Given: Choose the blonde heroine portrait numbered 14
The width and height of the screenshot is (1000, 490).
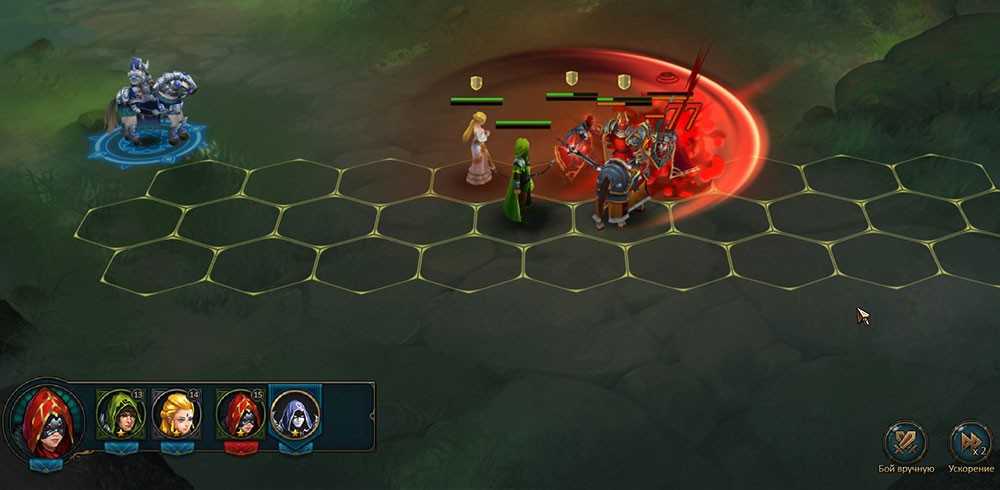Looking at the screenshot, I should 178,414.
